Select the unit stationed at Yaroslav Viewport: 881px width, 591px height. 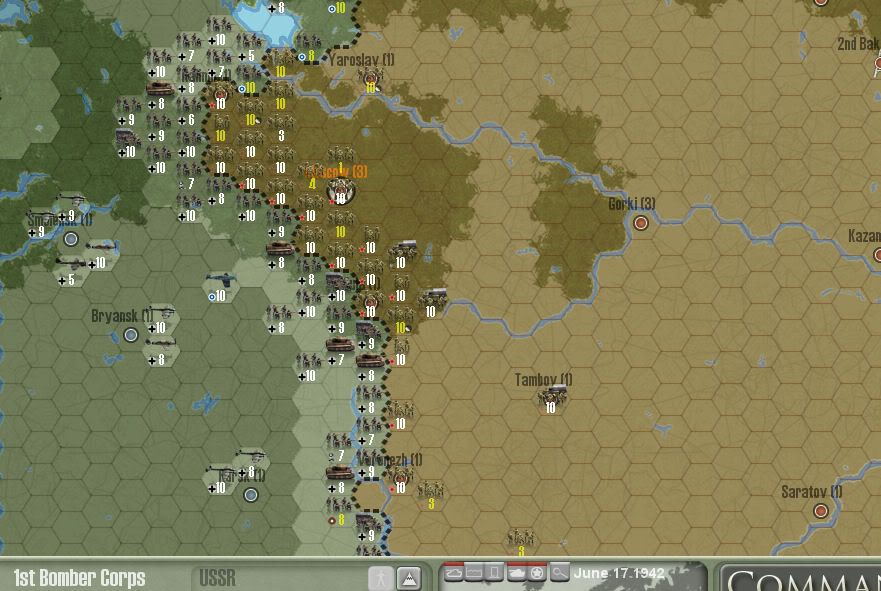pyautogui.click(x=371, y=79)
